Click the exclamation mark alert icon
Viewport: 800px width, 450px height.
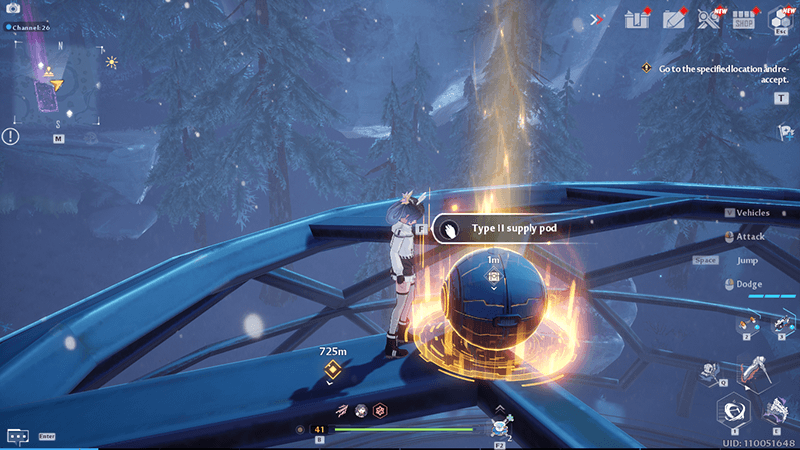(x=10, y=136)
